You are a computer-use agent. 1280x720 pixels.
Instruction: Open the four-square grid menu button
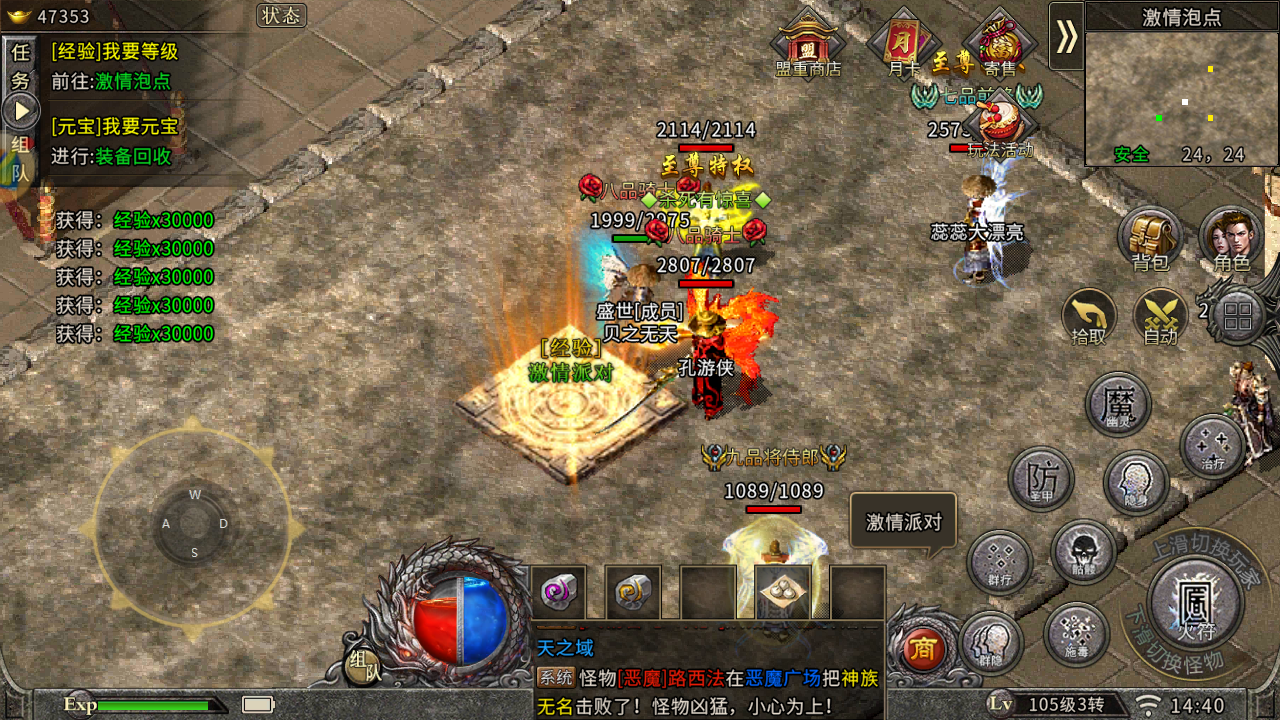[1238, 317]
